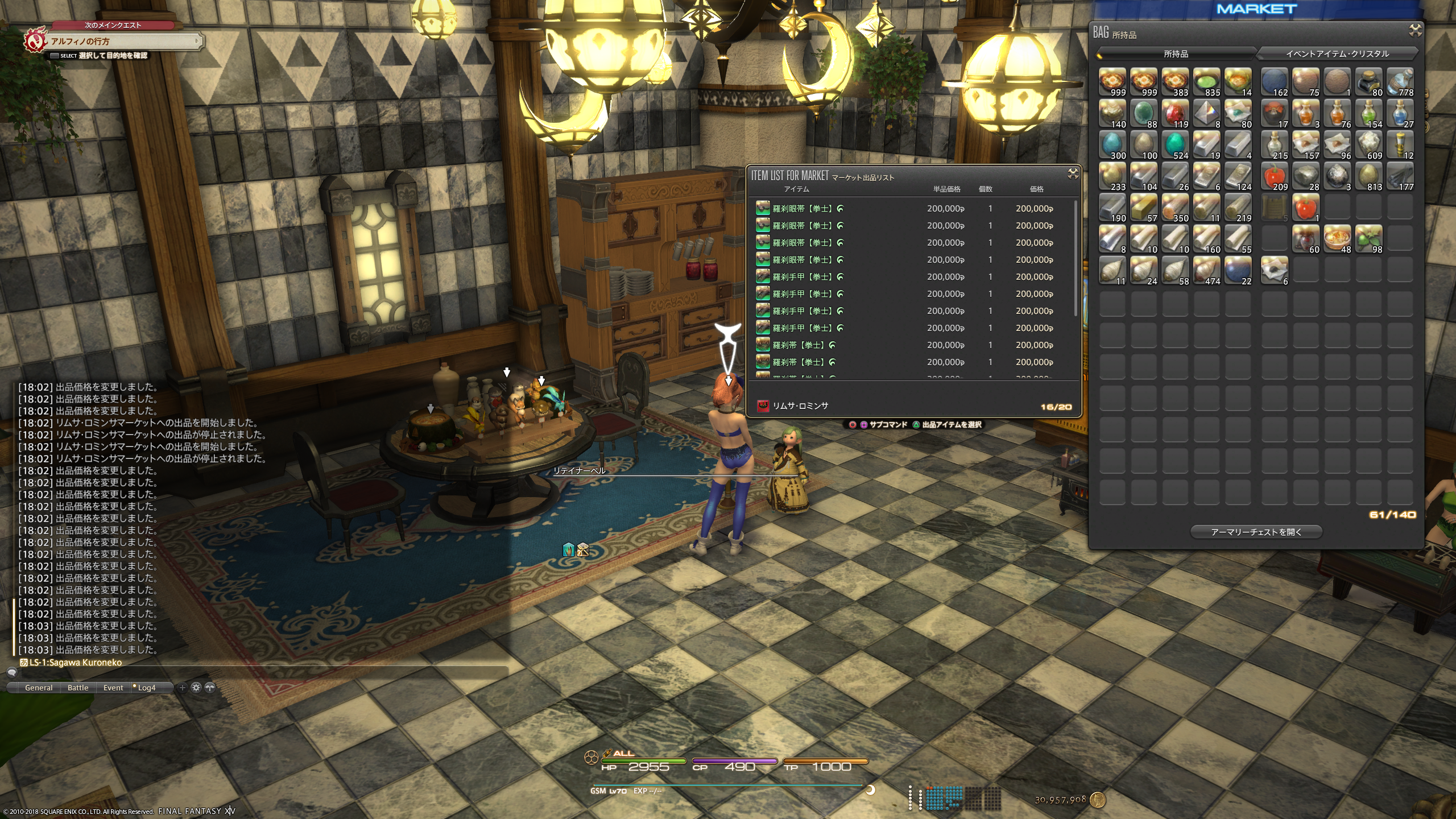Image resolution: width=1456 pixels, height=819 pixels.
Task: Add a new chat log tab
Action: coord(183,688)
